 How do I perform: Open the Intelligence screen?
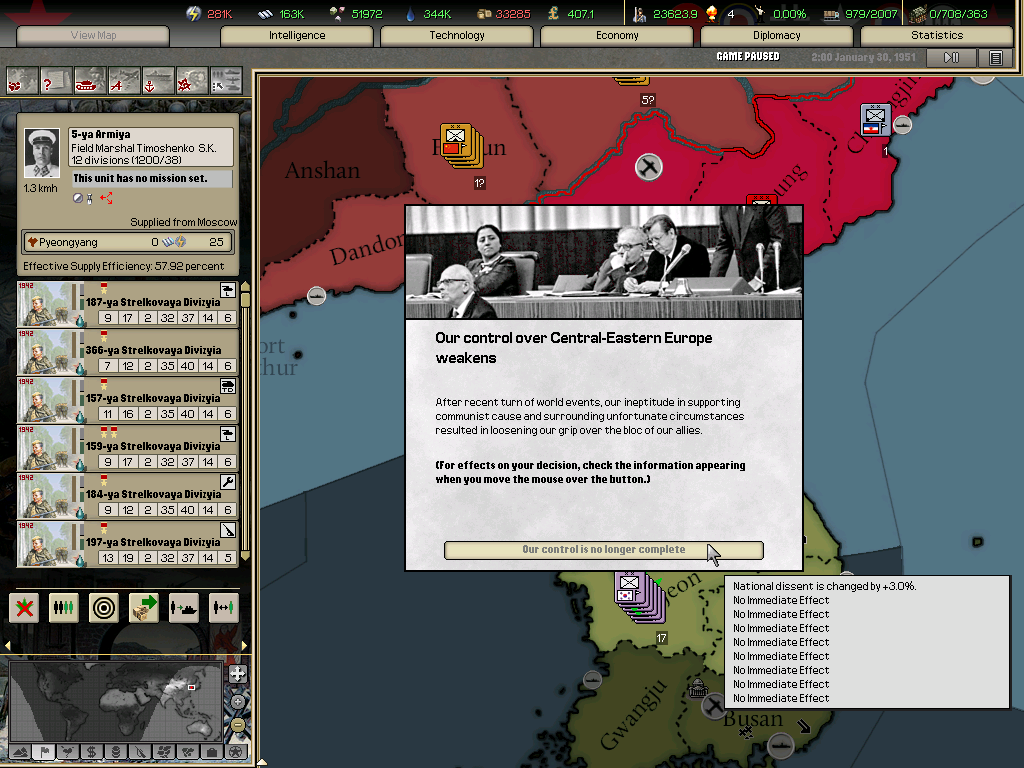(x=297, y=36)
